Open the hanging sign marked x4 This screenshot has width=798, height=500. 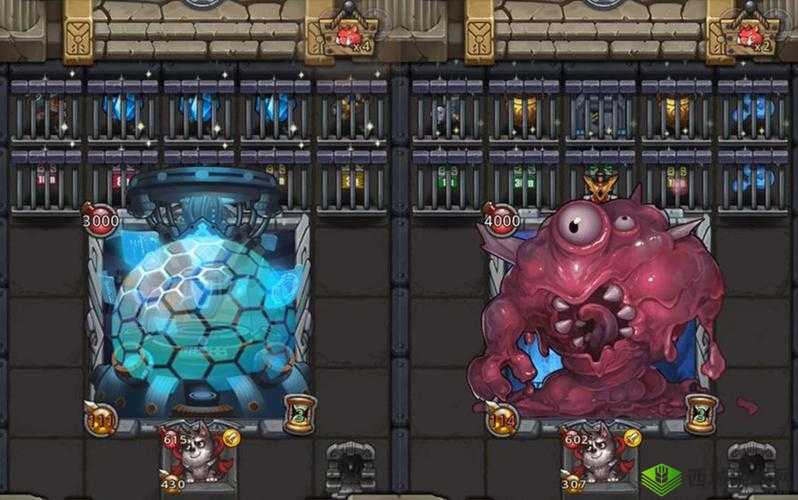[x=350, y=40]
